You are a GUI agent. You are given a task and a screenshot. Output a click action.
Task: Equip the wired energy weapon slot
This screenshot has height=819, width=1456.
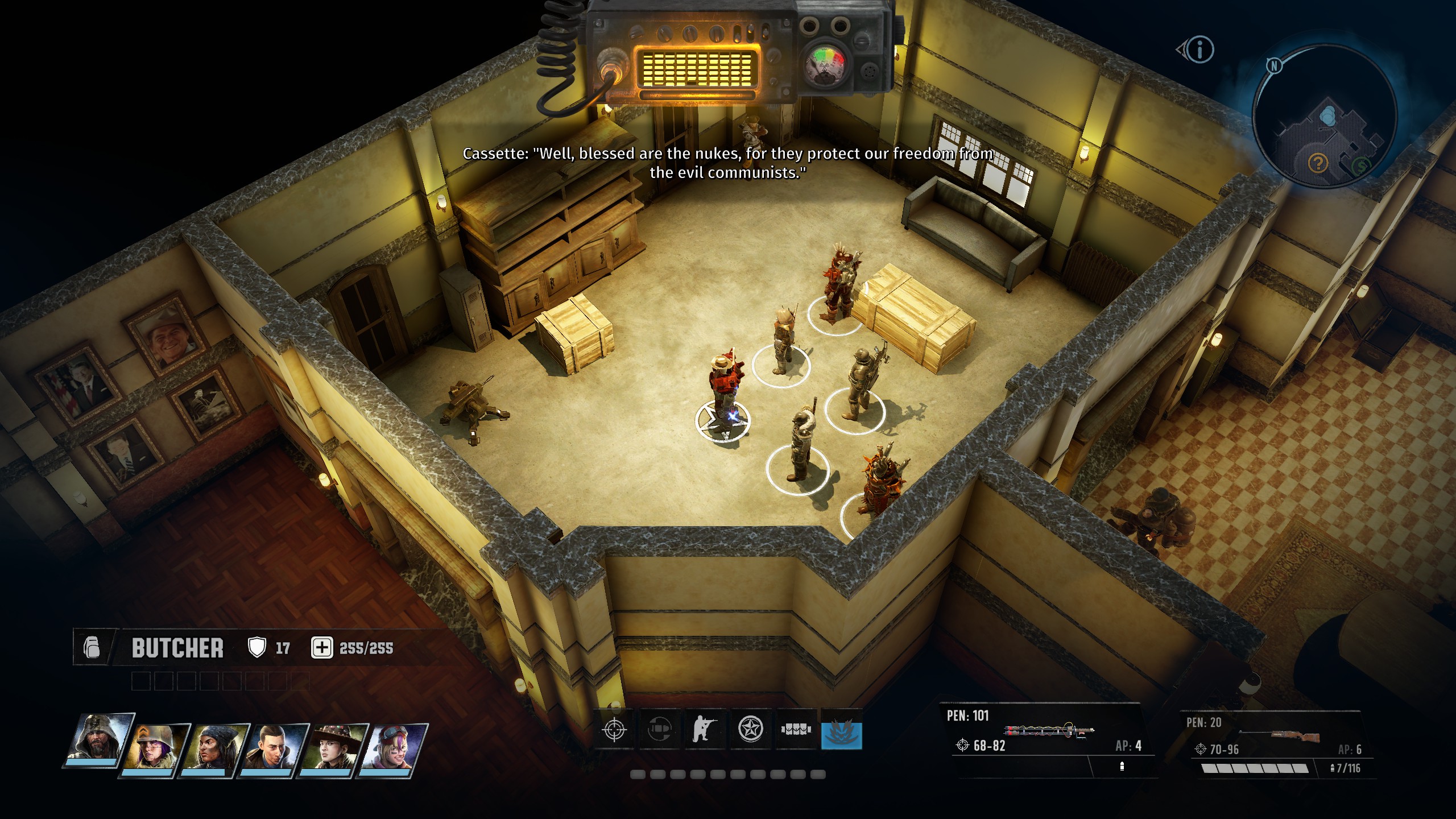[x=1049, y=732]
